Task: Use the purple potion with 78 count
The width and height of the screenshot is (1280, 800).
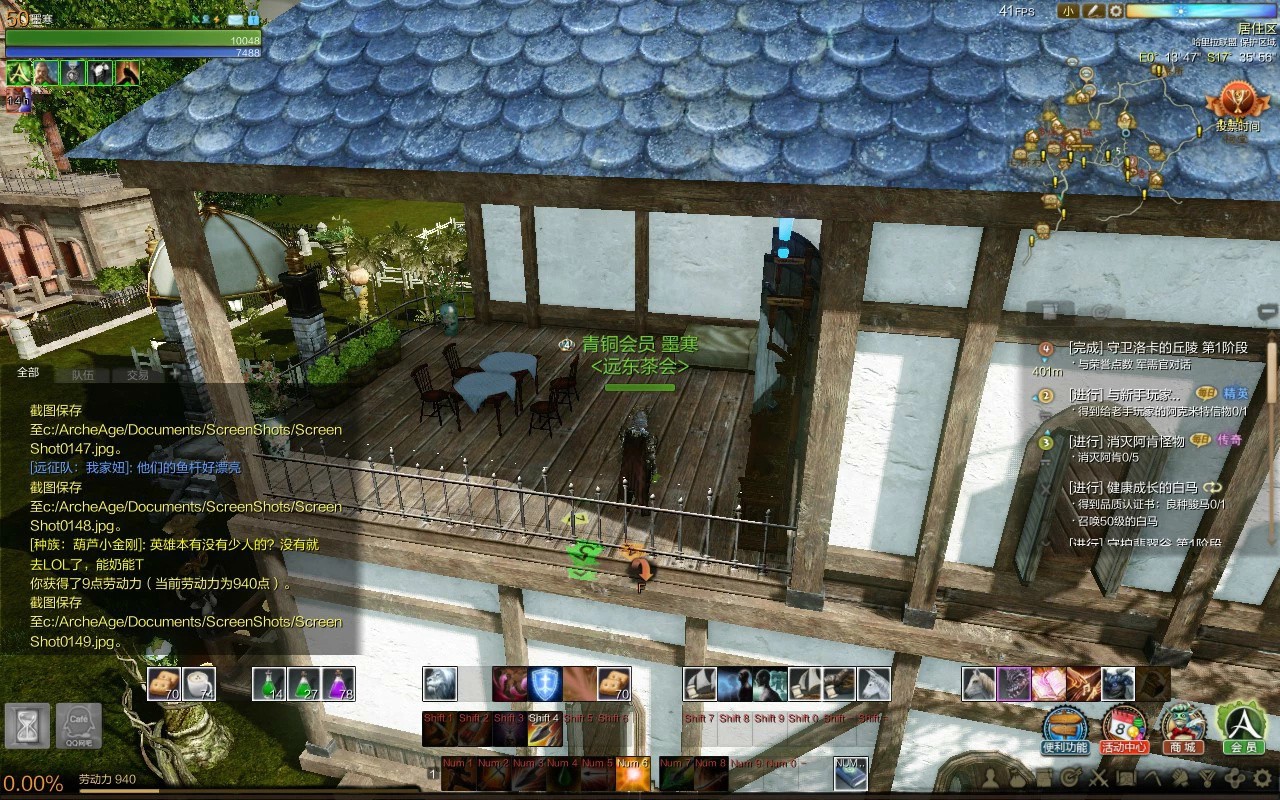Action: (x=339, y=684)
